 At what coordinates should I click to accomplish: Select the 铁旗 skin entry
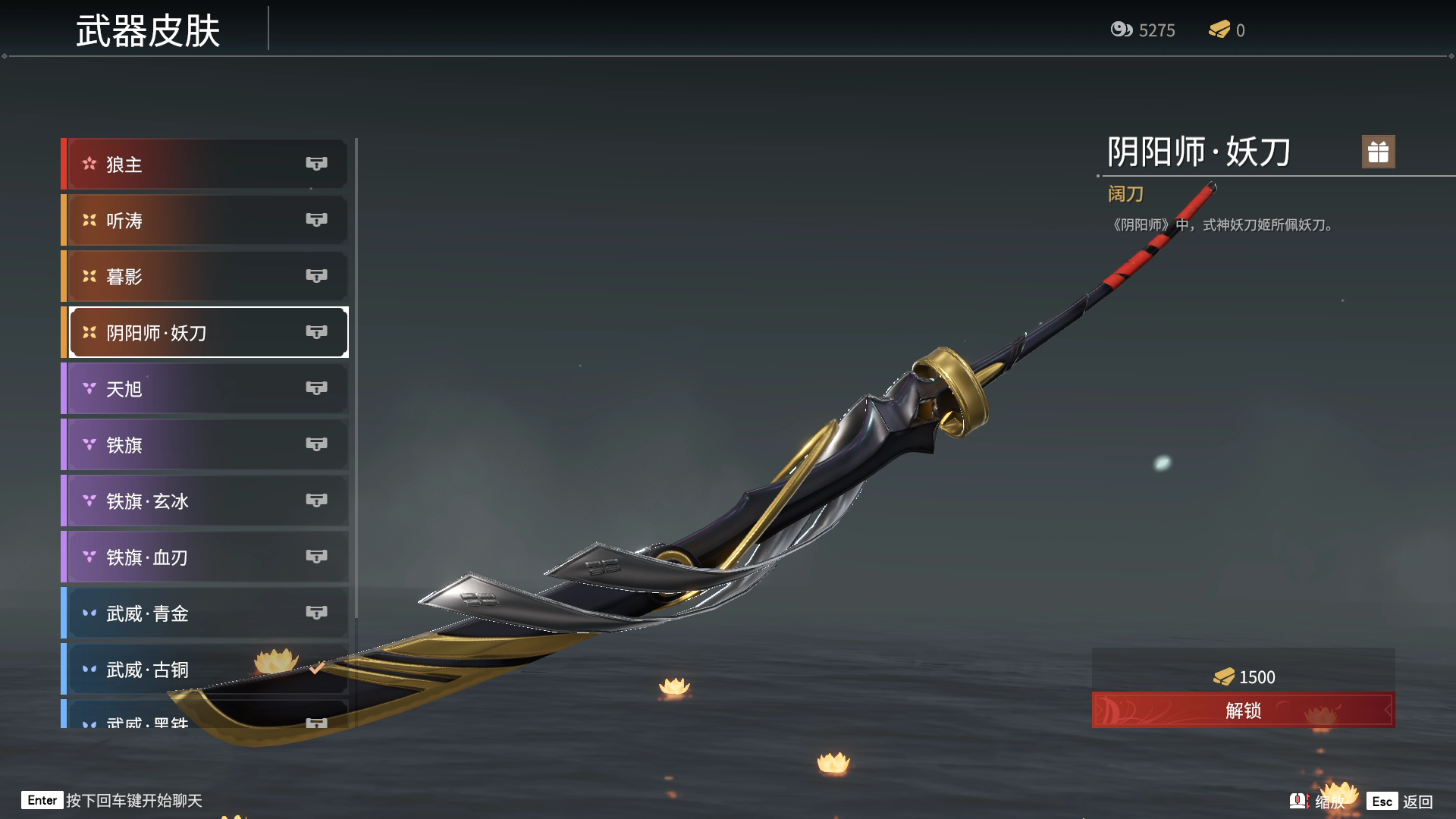pyautogui.click(x=205, y=444)
